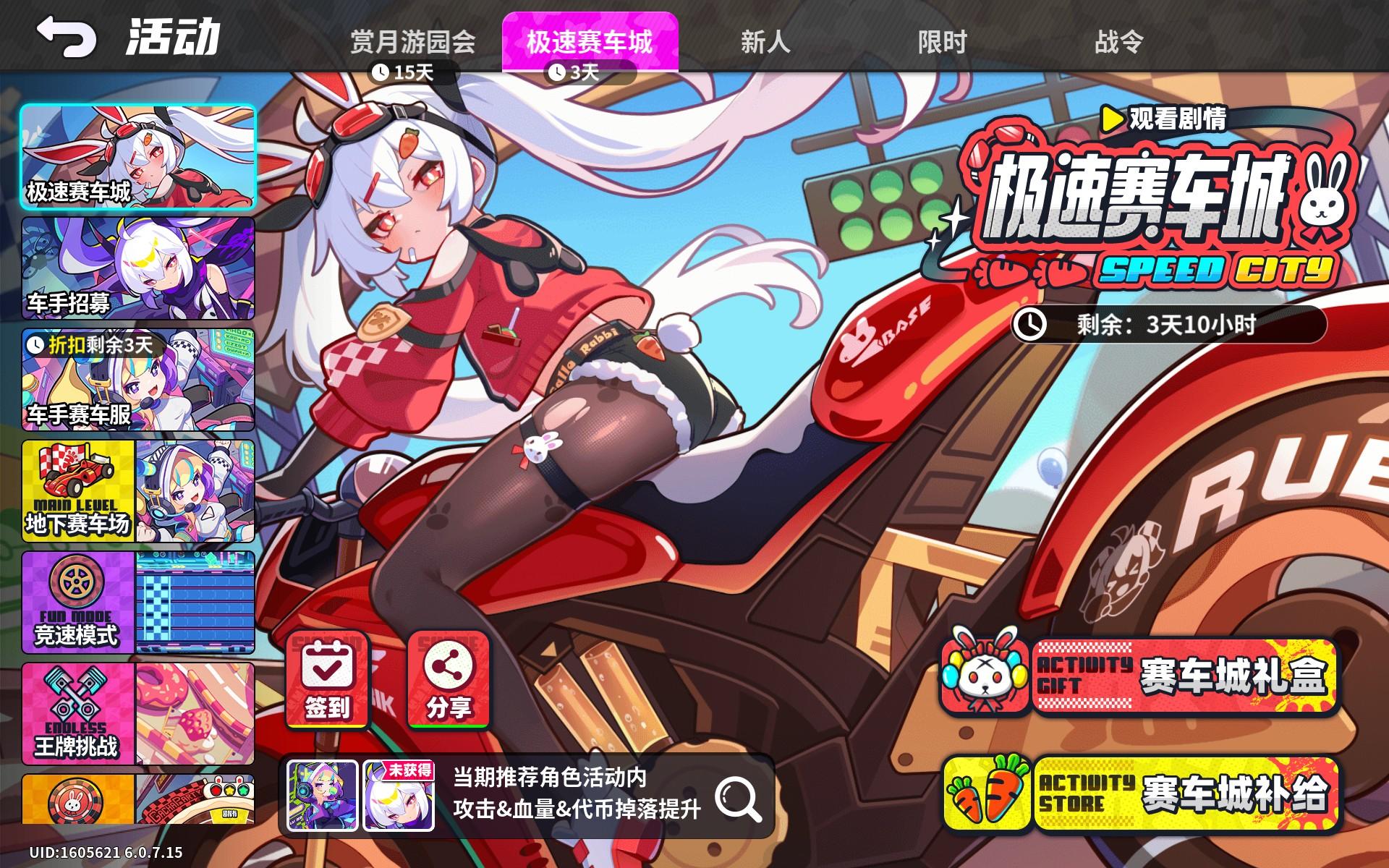Open the 战令 tab
1389x868 pixels.
pos(1114,43)
